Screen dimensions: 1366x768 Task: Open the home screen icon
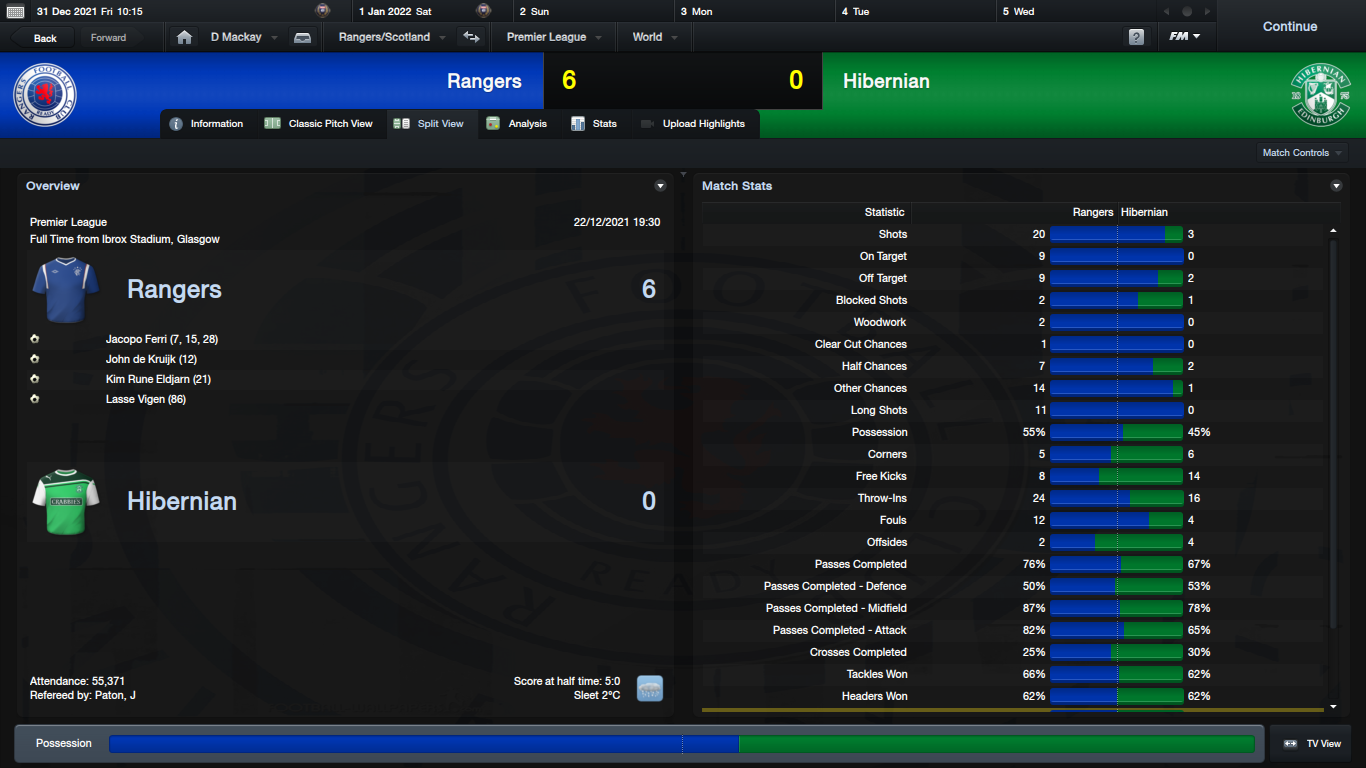click(184, 37)
